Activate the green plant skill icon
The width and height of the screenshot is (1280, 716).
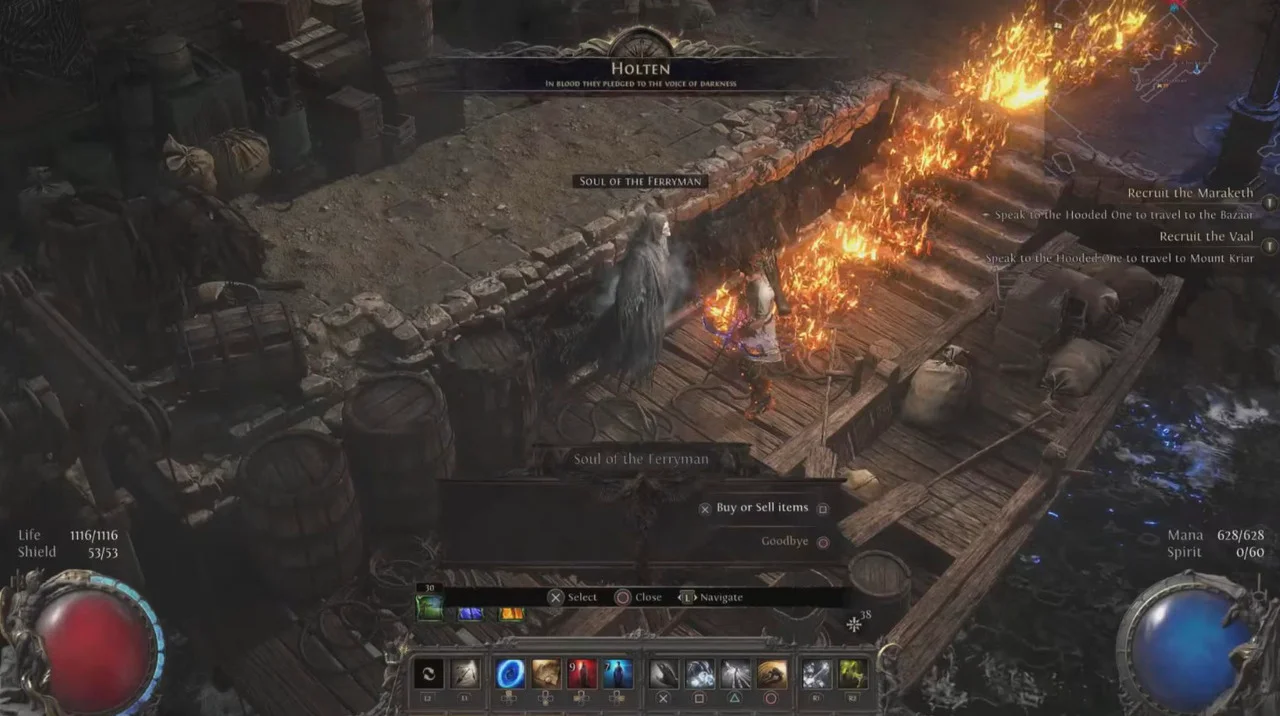[853, 674]
